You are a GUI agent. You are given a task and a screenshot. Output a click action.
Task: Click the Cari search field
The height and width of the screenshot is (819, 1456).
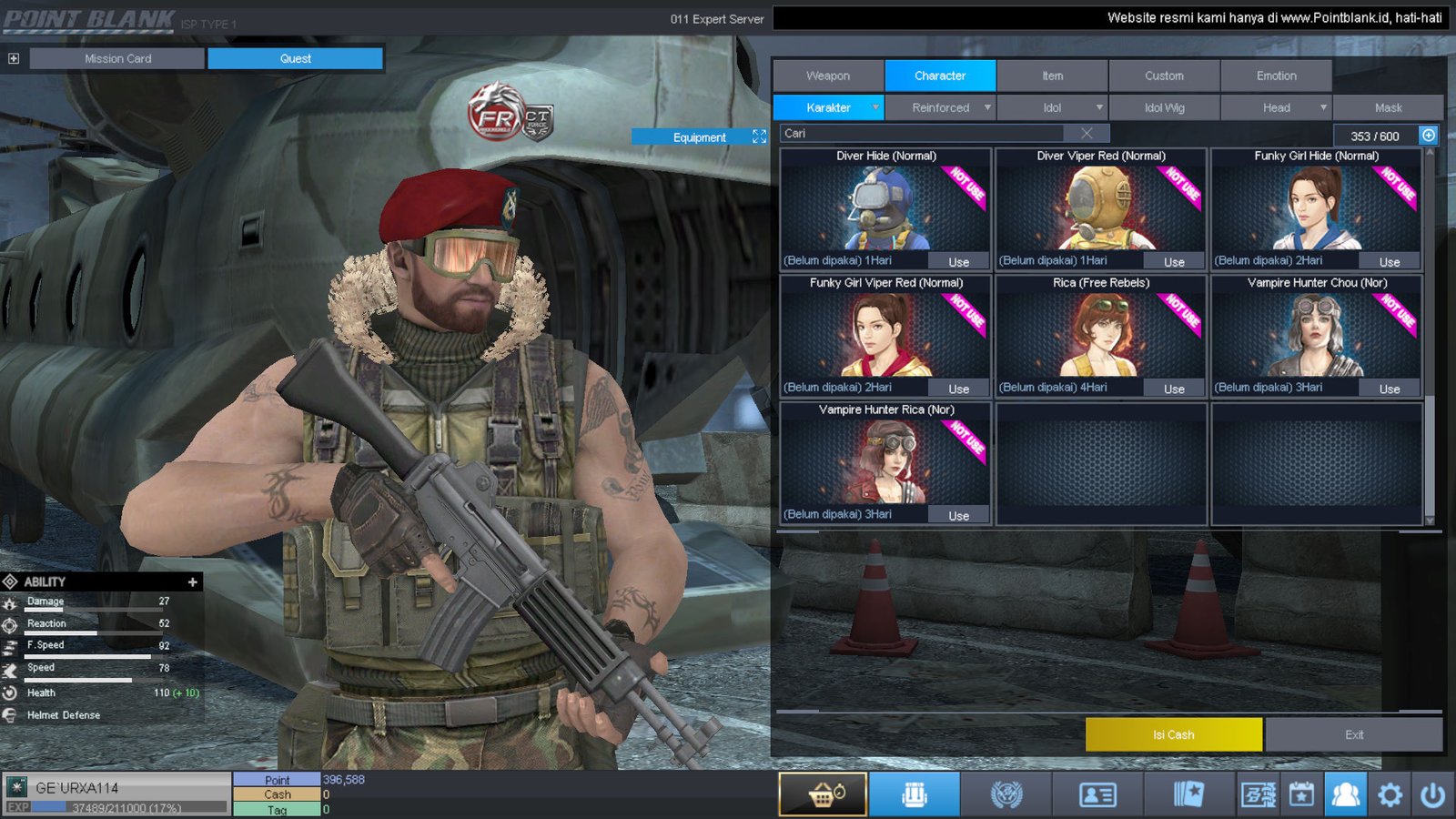point(924,134)
